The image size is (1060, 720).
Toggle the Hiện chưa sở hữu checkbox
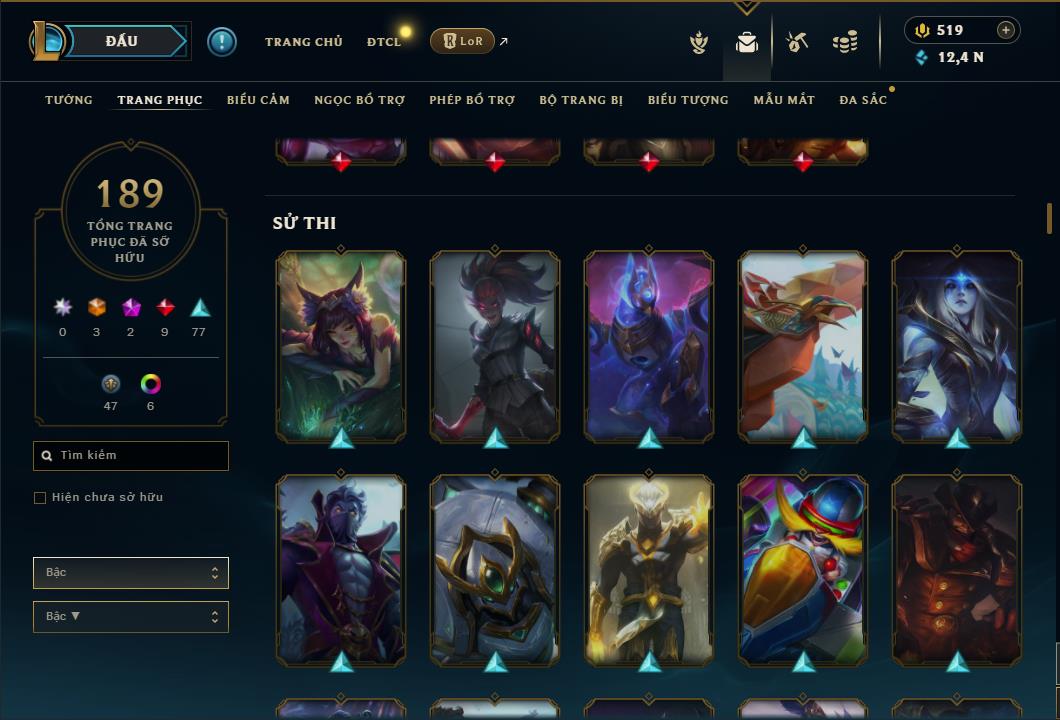click(40, 498)
